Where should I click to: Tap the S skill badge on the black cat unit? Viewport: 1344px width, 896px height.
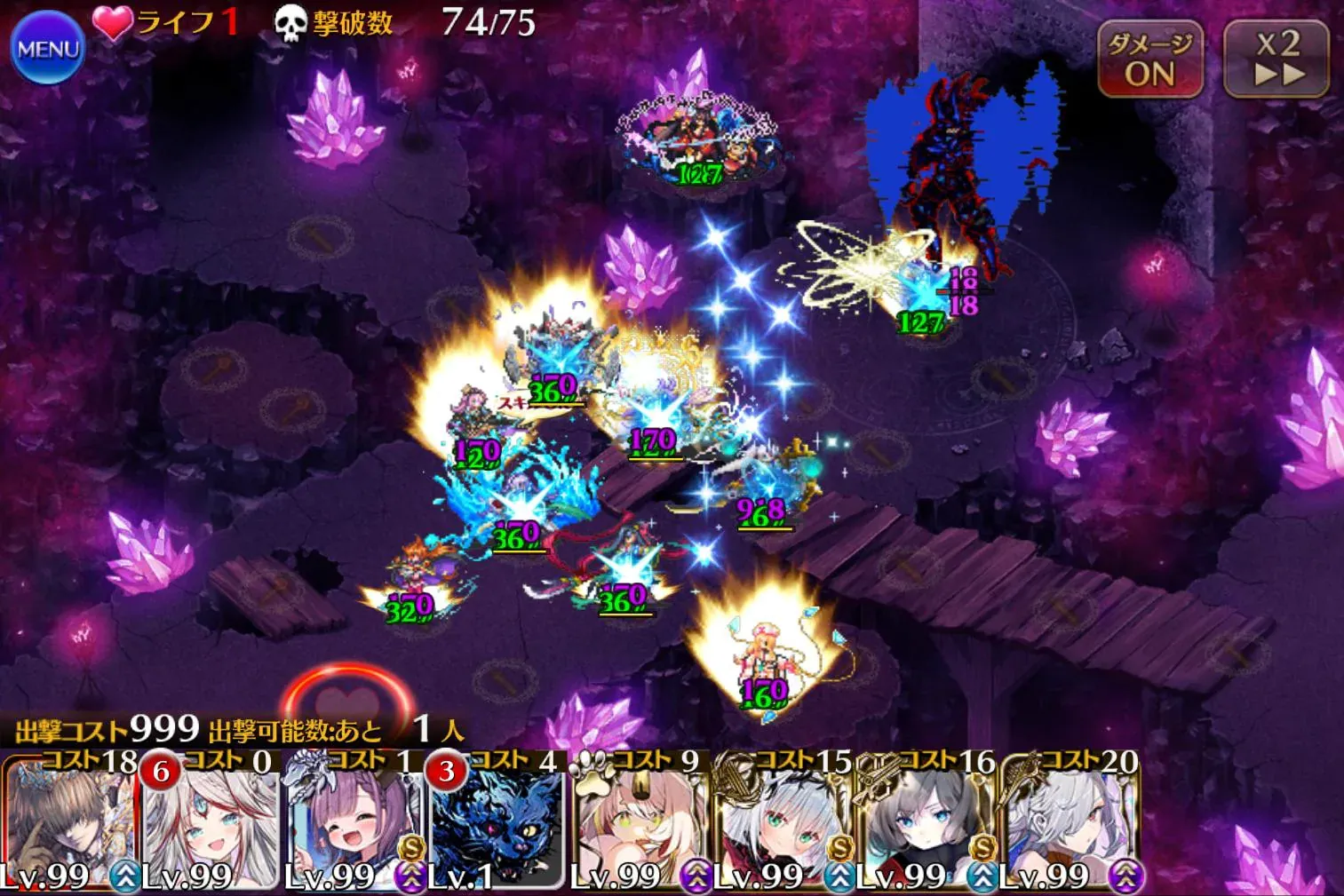[x=410, y=845]
